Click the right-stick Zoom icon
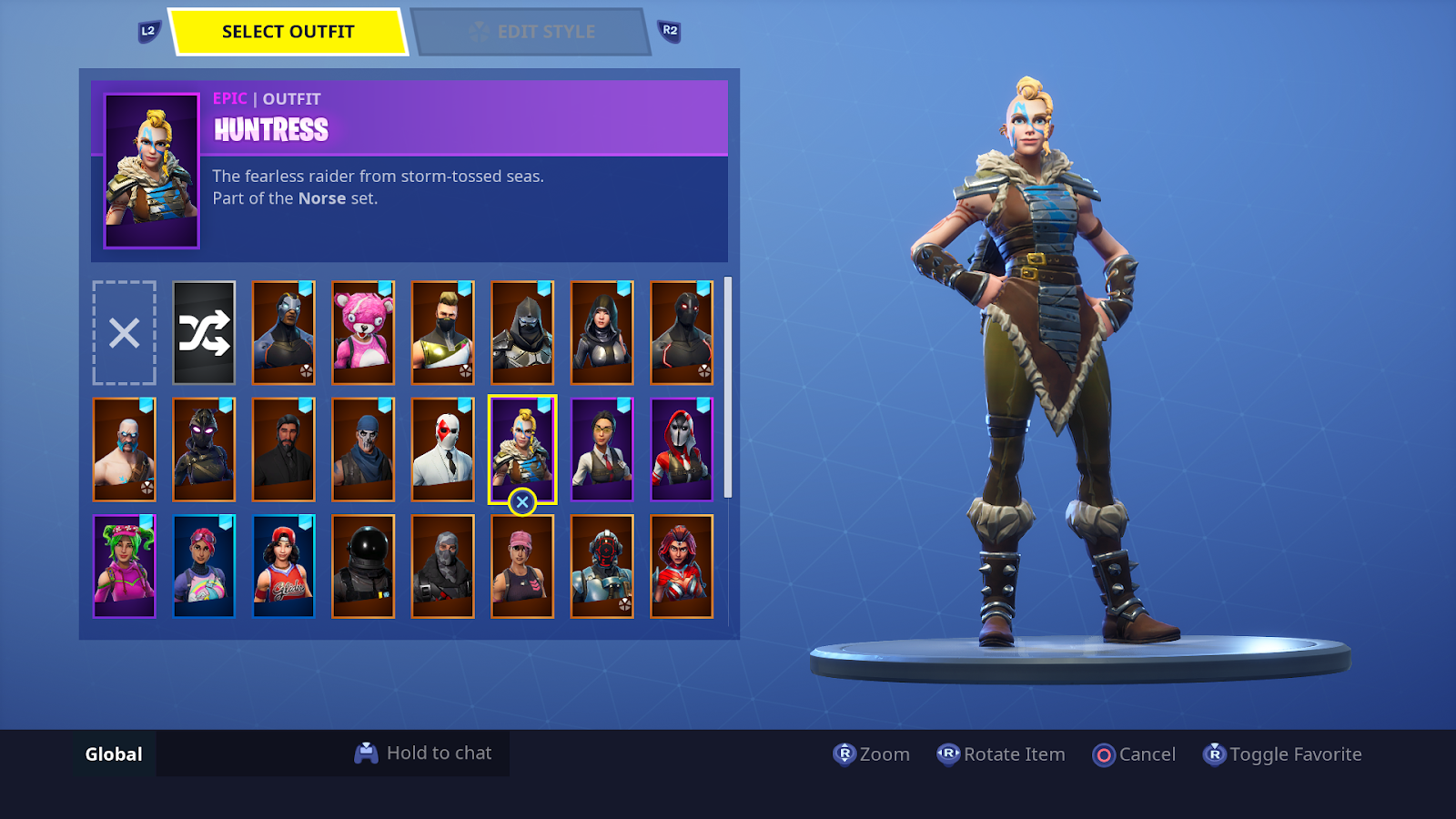 (842, 754)
